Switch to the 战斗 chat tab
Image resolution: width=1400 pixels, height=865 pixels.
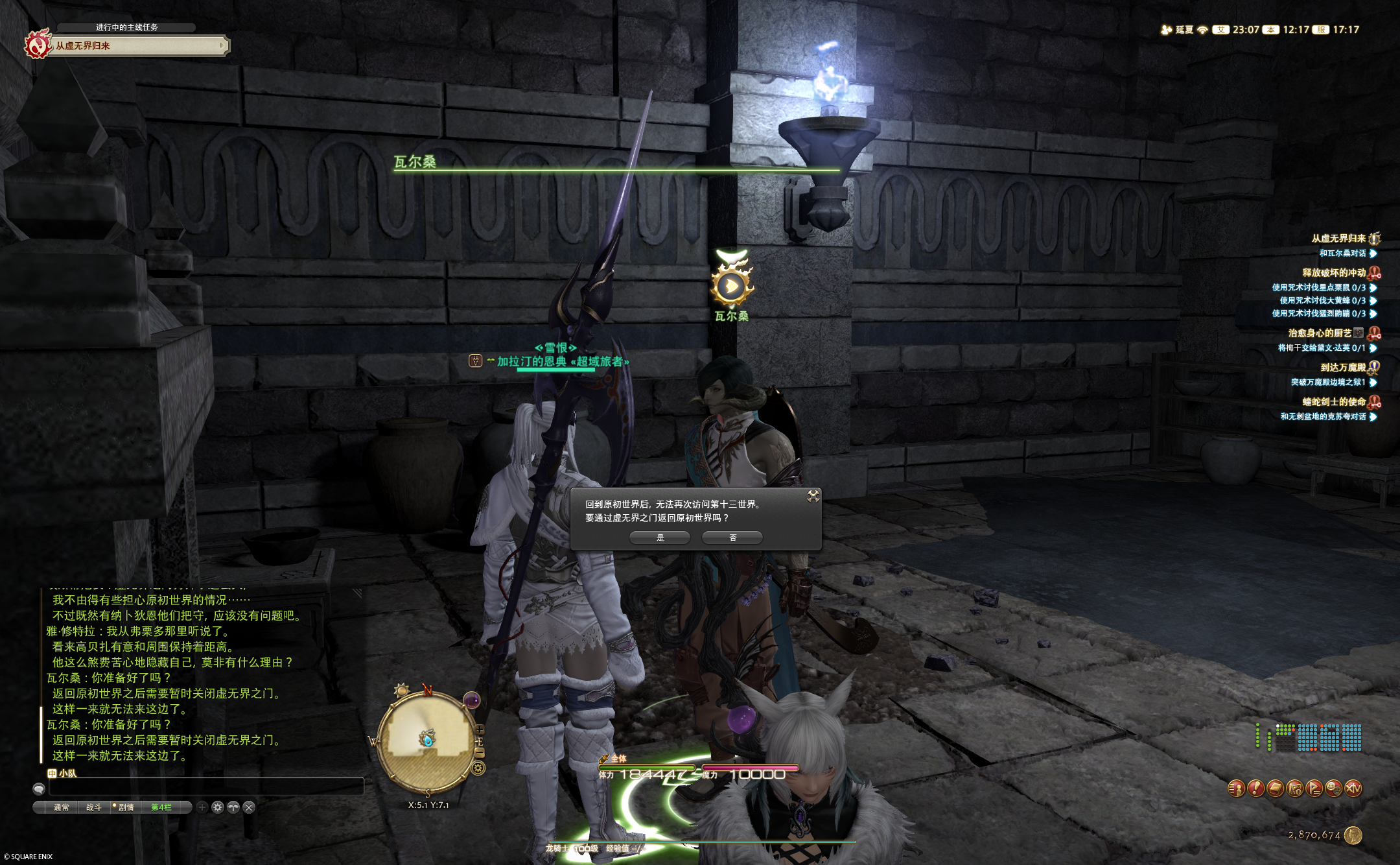point(93,807)
